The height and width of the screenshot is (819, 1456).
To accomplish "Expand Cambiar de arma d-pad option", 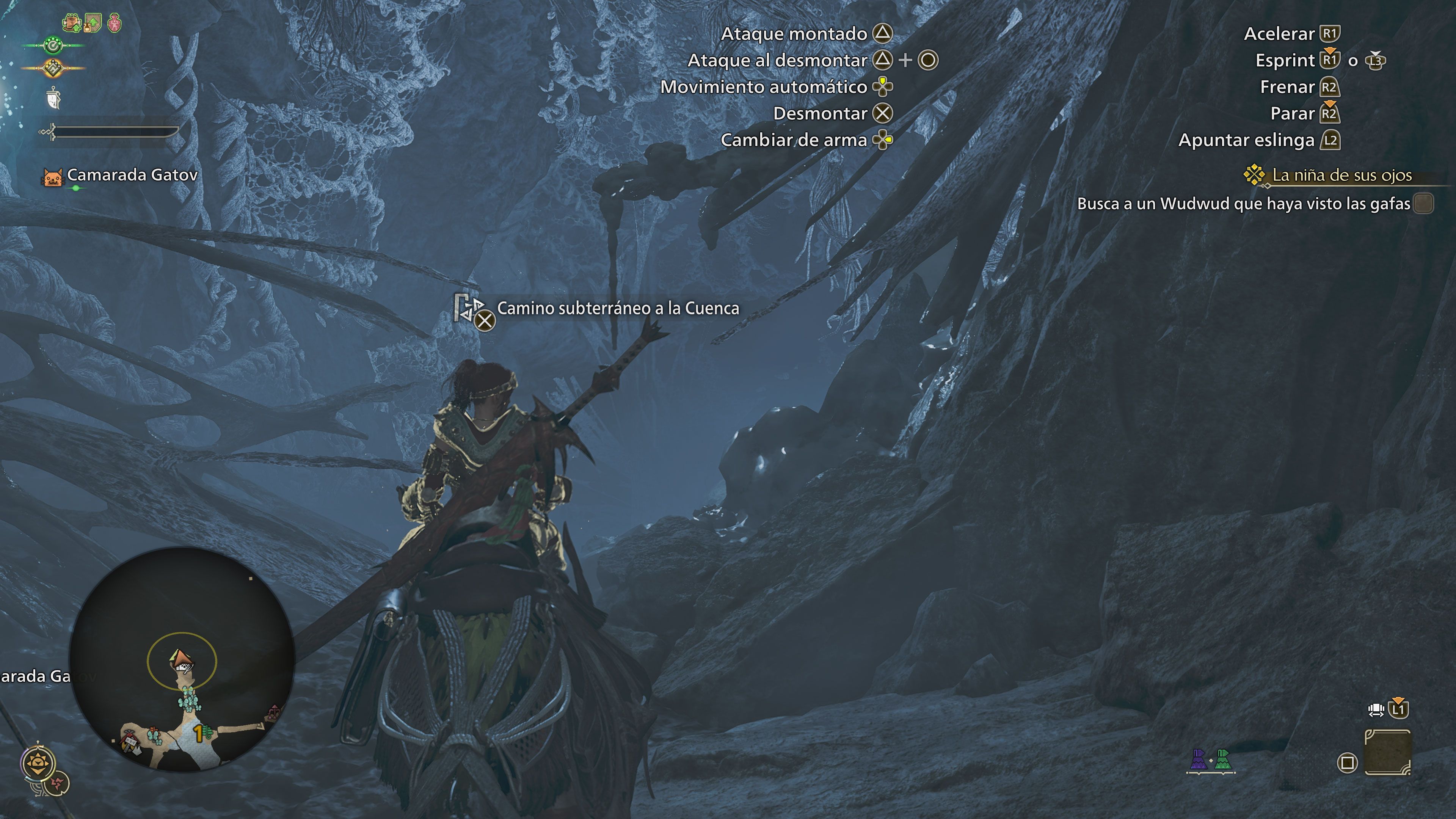I will (883, 140).
